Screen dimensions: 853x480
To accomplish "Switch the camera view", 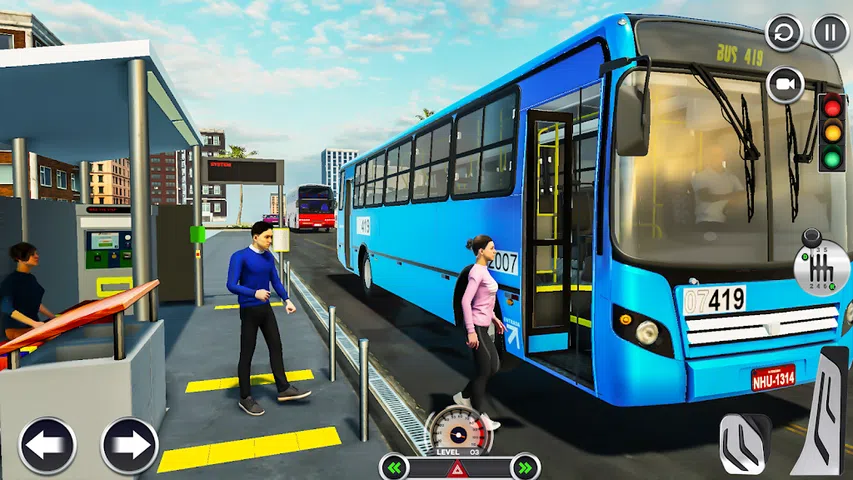I will coord(785,85).
